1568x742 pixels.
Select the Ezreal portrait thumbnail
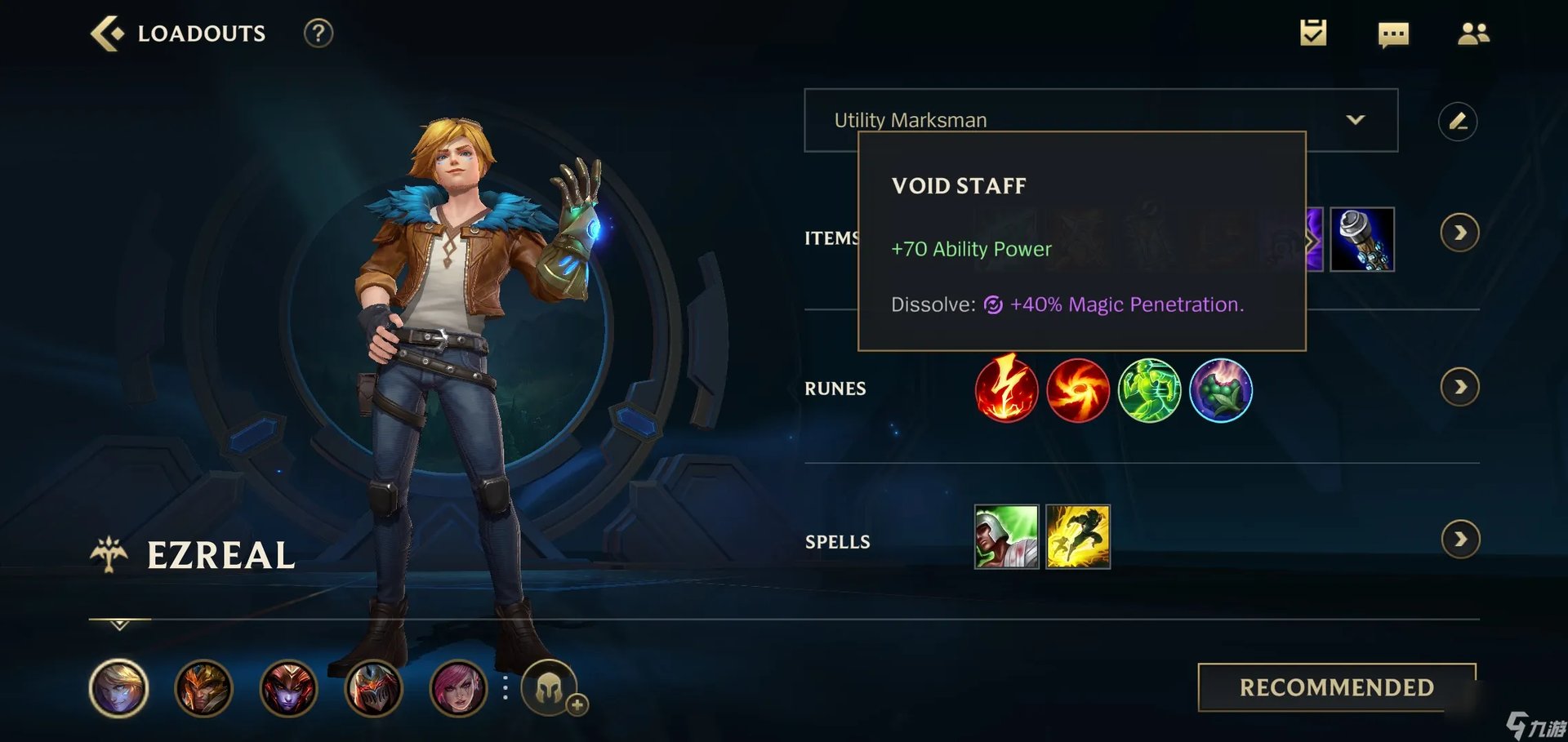tap(118, 688)
